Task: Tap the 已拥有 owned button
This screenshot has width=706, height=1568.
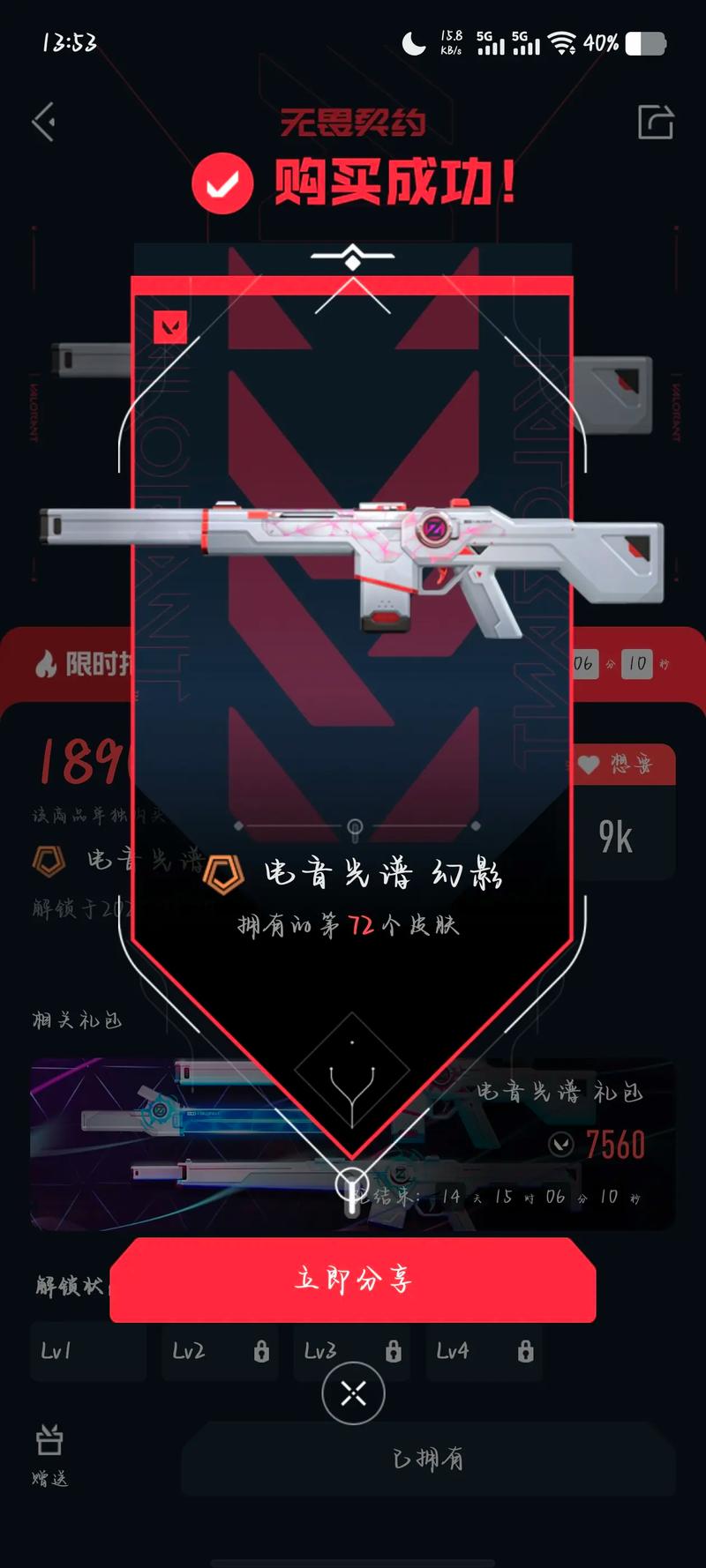Action: pos(428,1459)
